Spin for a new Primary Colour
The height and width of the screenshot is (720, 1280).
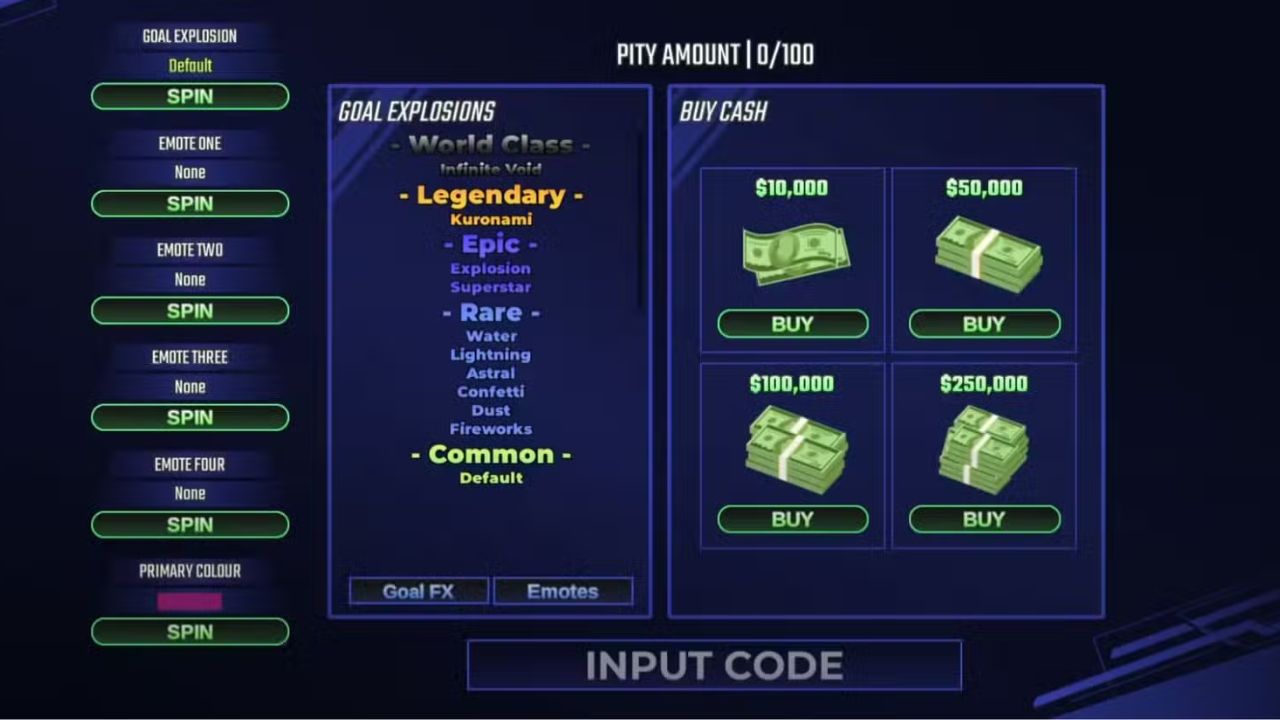(x=189, y=631)
